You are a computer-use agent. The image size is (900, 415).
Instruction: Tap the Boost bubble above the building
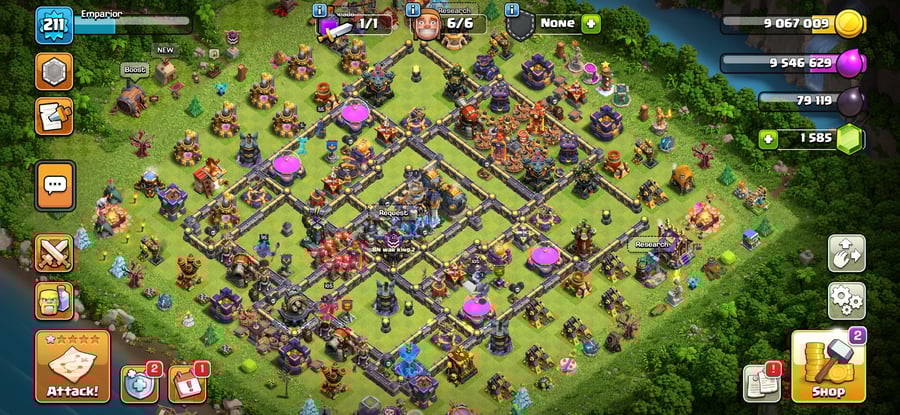[x=135, y=70]
